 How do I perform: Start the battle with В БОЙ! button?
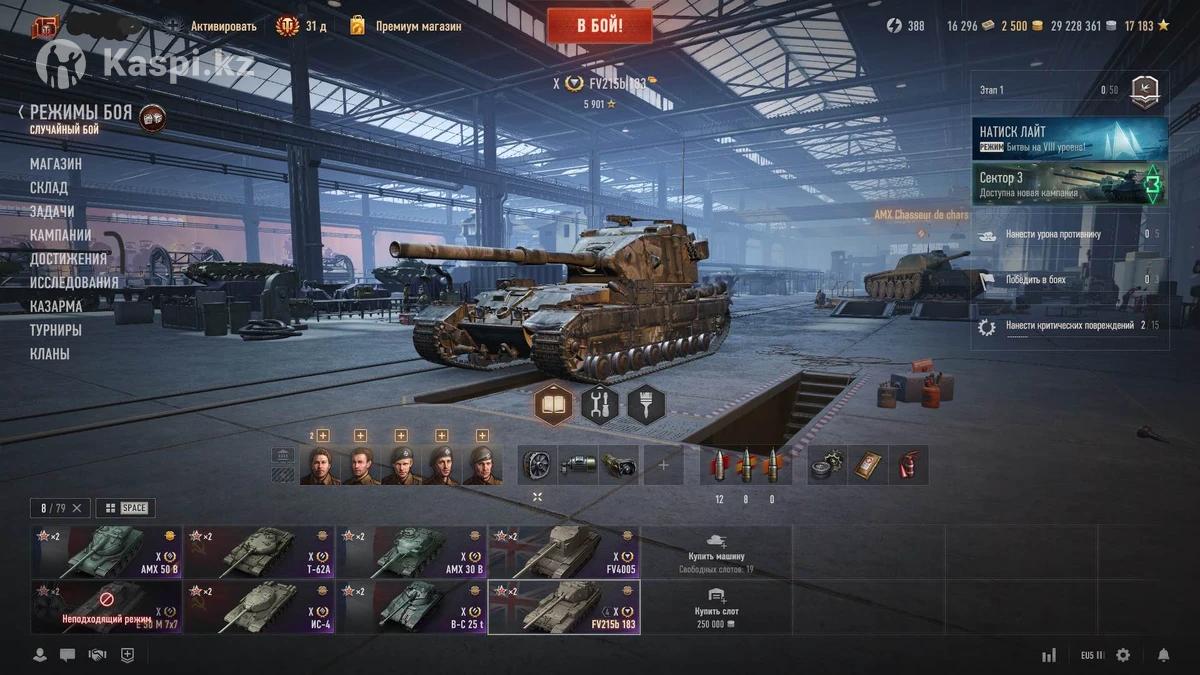pos(599,26)
